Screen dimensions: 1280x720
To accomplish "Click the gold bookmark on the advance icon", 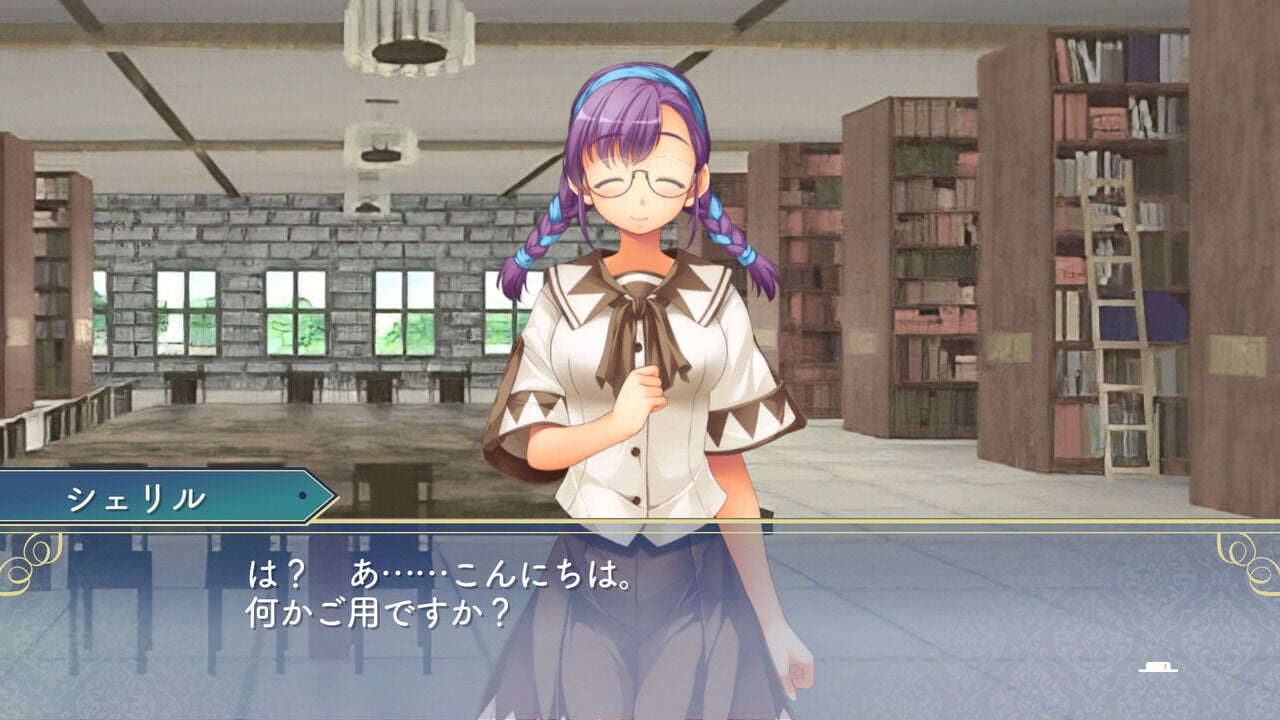I will (1165, 666).
